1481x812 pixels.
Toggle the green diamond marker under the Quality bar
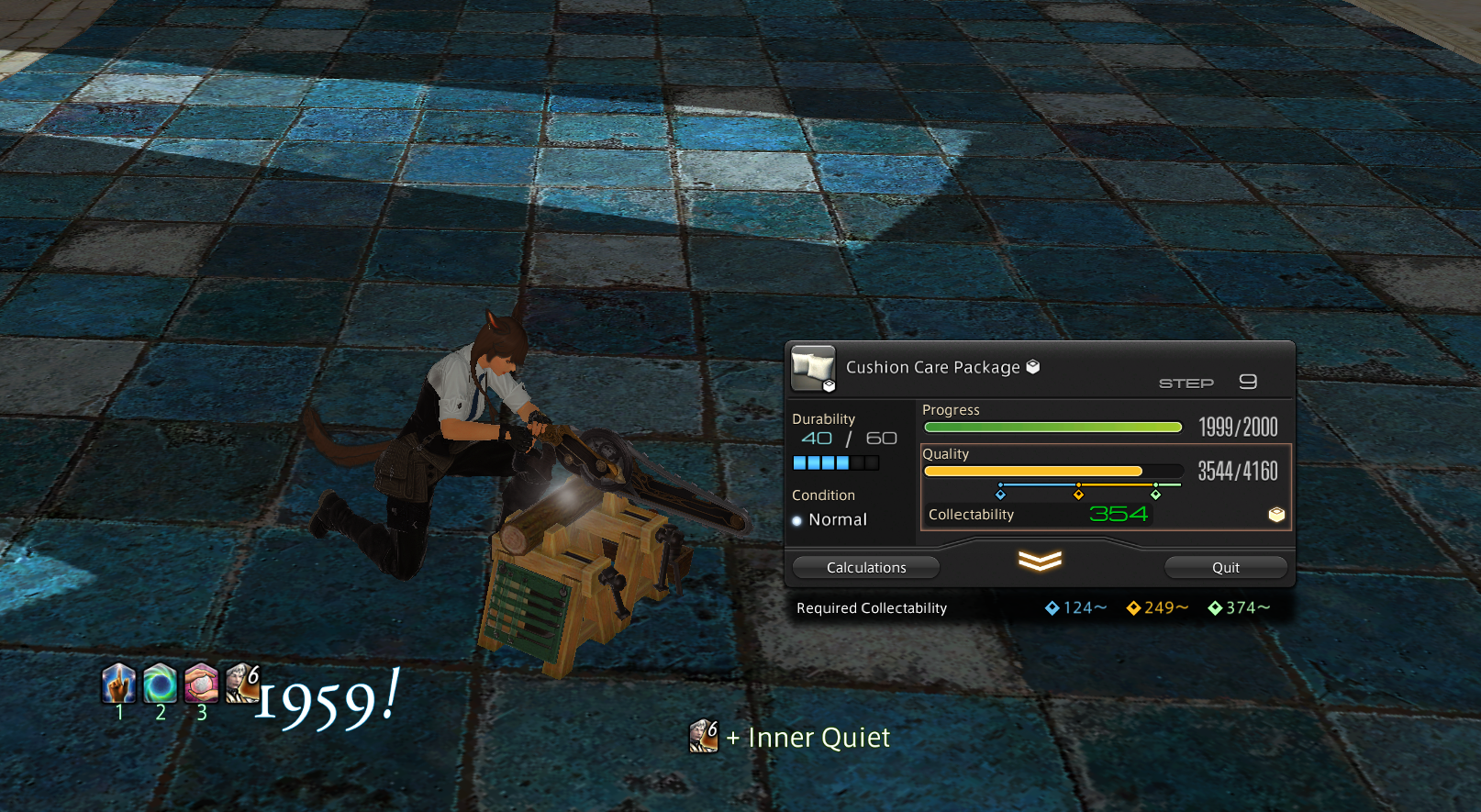[x=1156, y=494]
